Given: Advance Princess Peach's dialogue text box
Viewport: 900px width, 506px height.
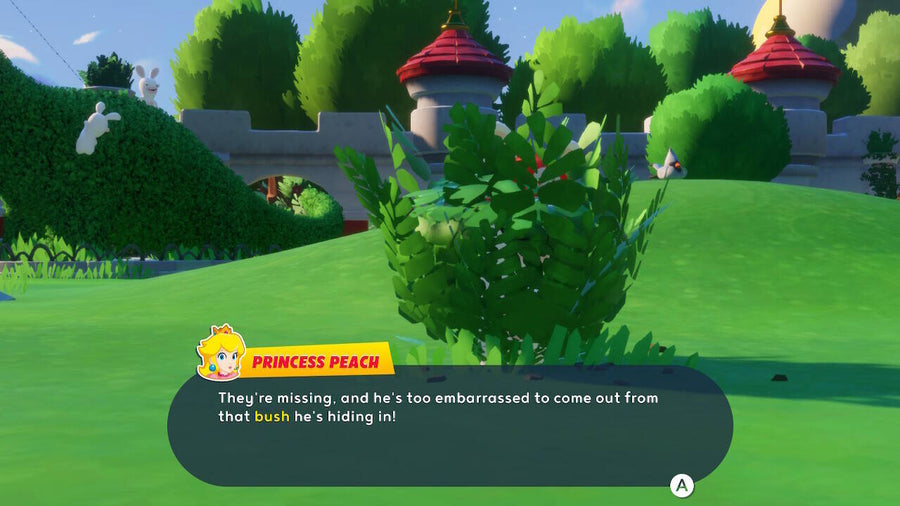Looking at the screenshot, I should [681, 486].
